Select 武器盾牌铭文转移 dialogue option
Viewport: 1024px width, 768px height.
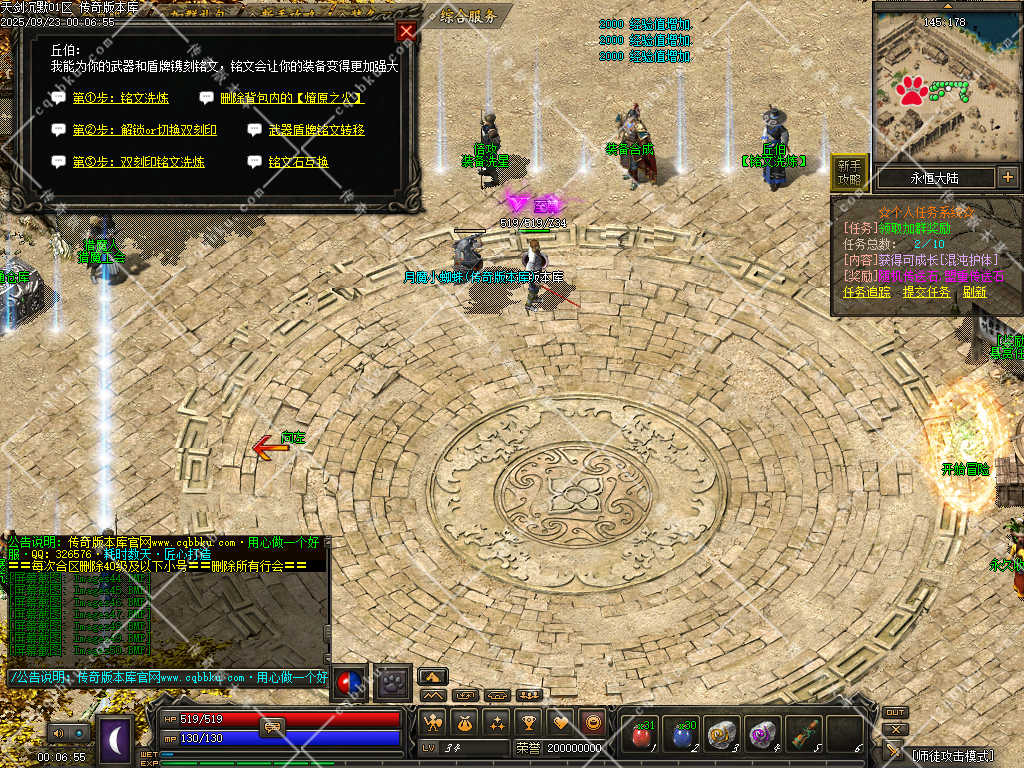[316, 130]
